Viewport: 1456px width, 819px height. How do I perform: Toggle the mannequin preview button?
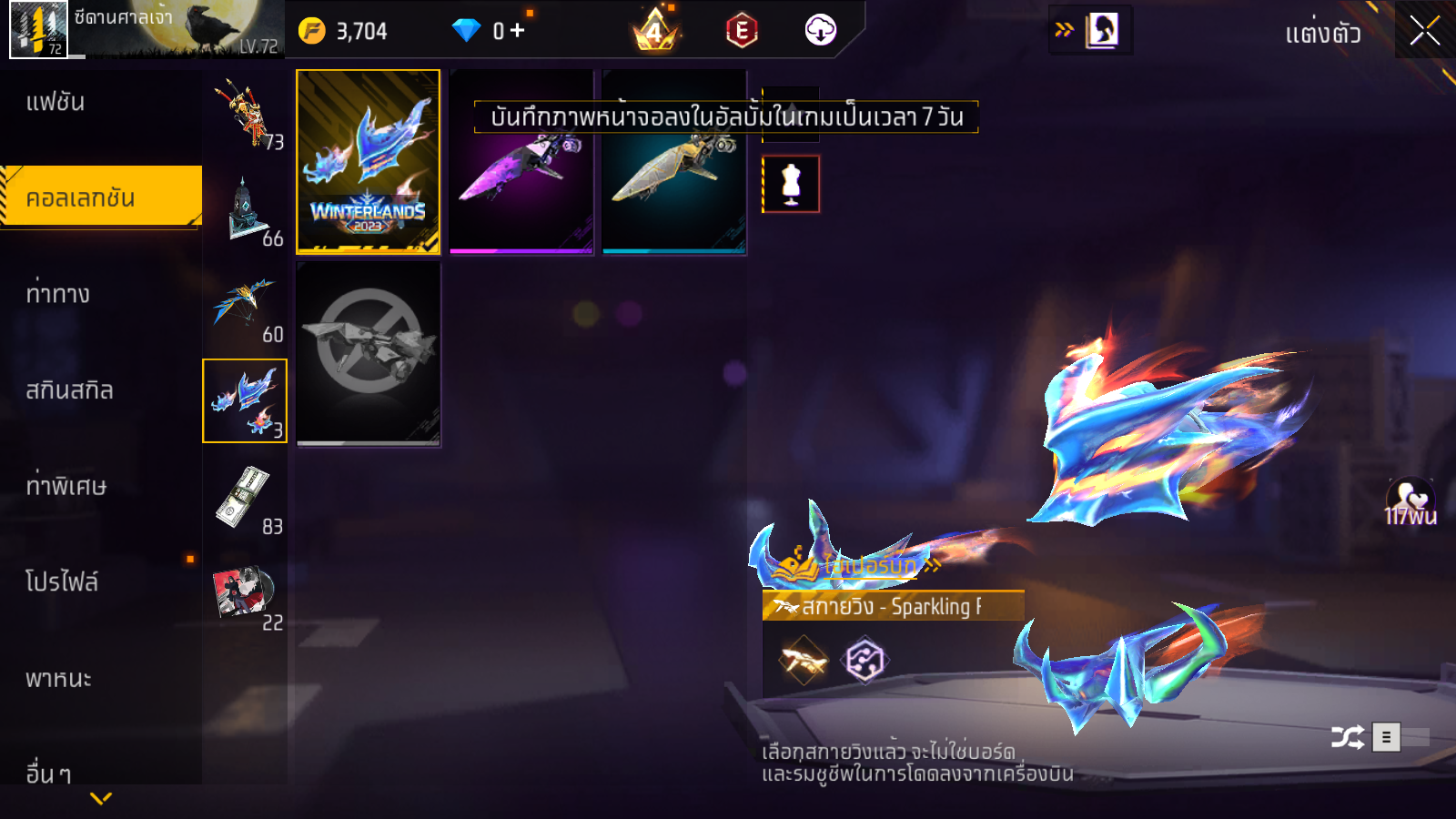tap(791, 184)
